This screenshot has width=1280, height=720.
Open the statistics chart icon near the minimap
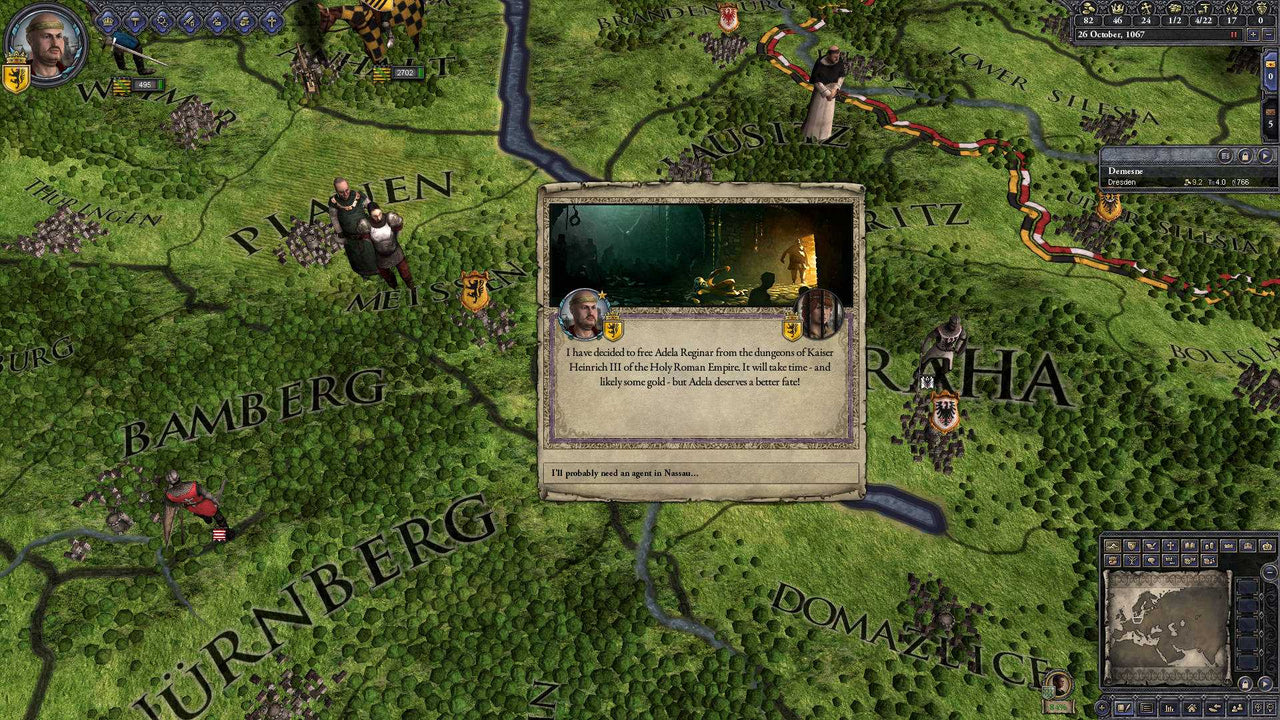(x=1170, y=708)
